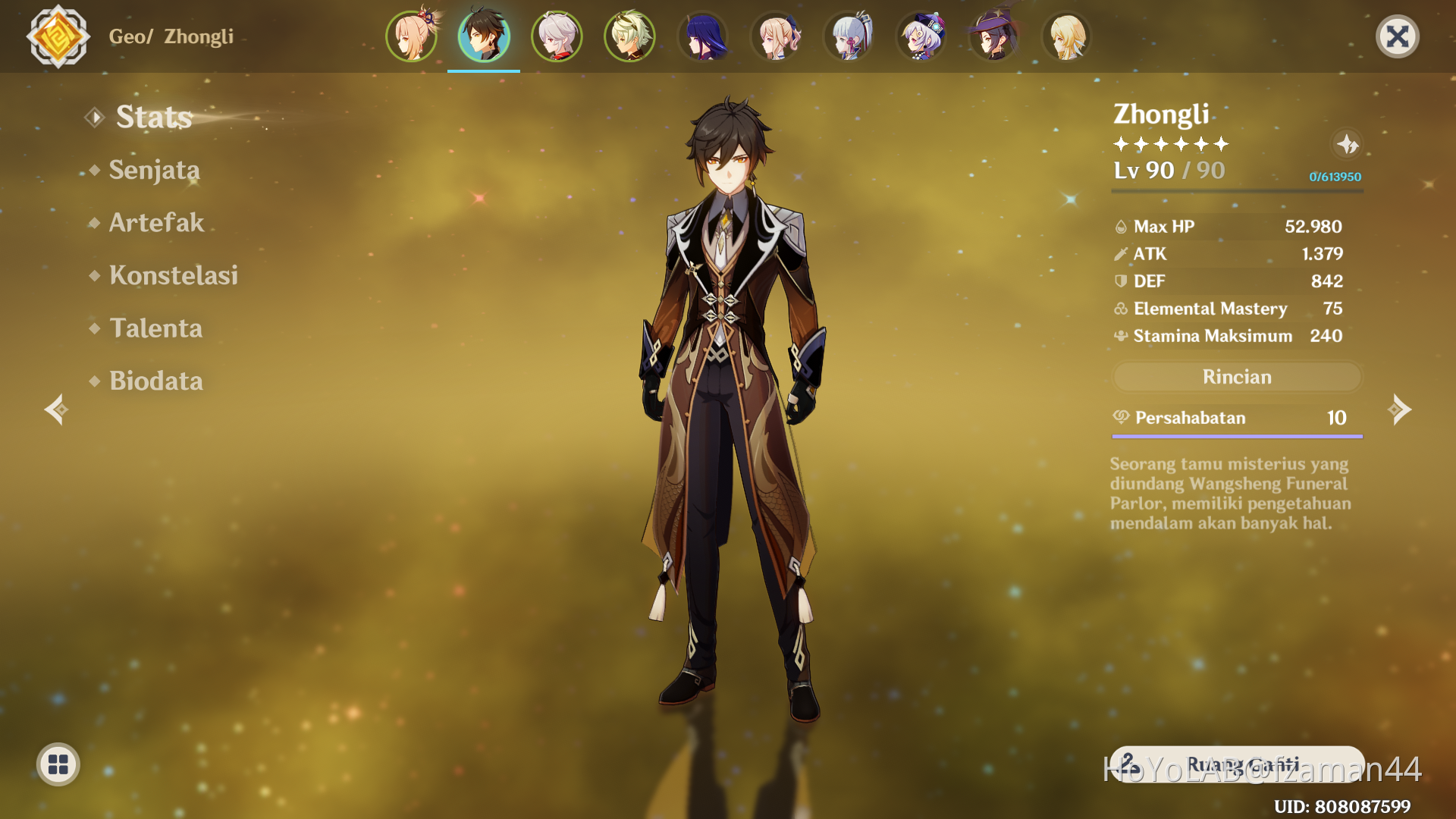
Task: Select the DEF shield stat icon
Action: pyautogui.click(x=1120, y=281)
